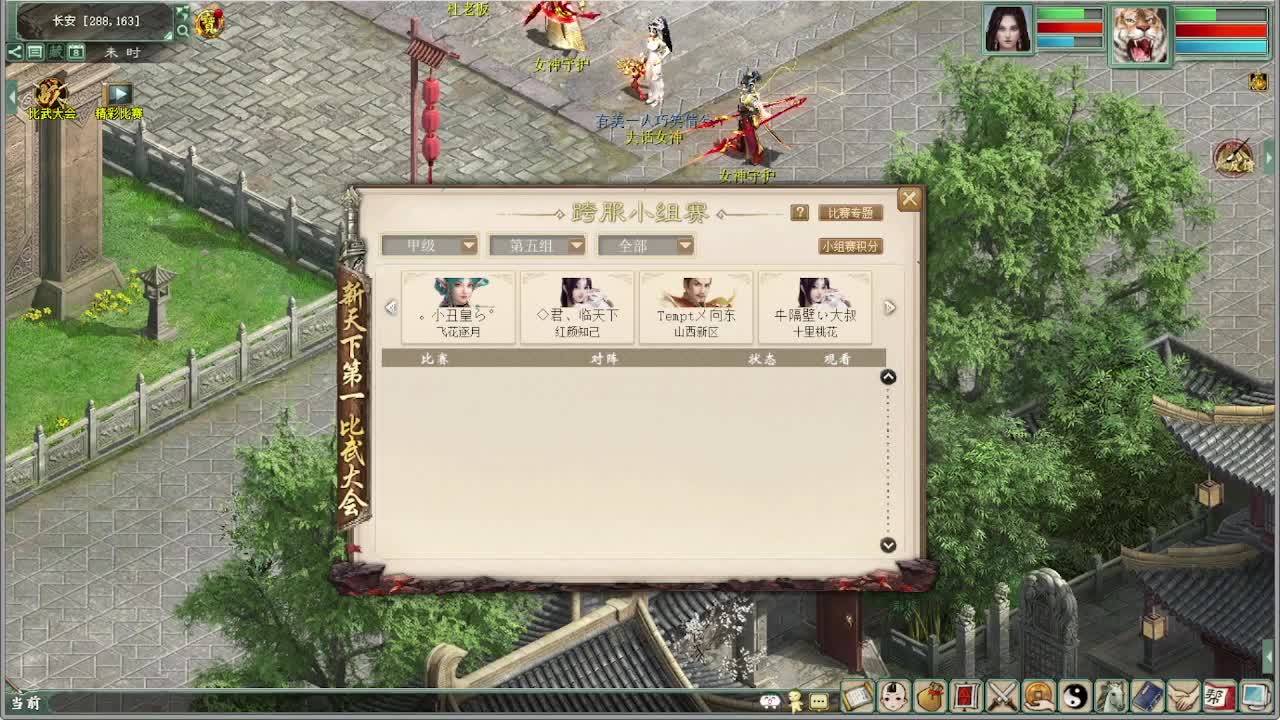Open the 全部 filter dropdown
This screenshot has width=1280, height=720.
tap(646, 245)
